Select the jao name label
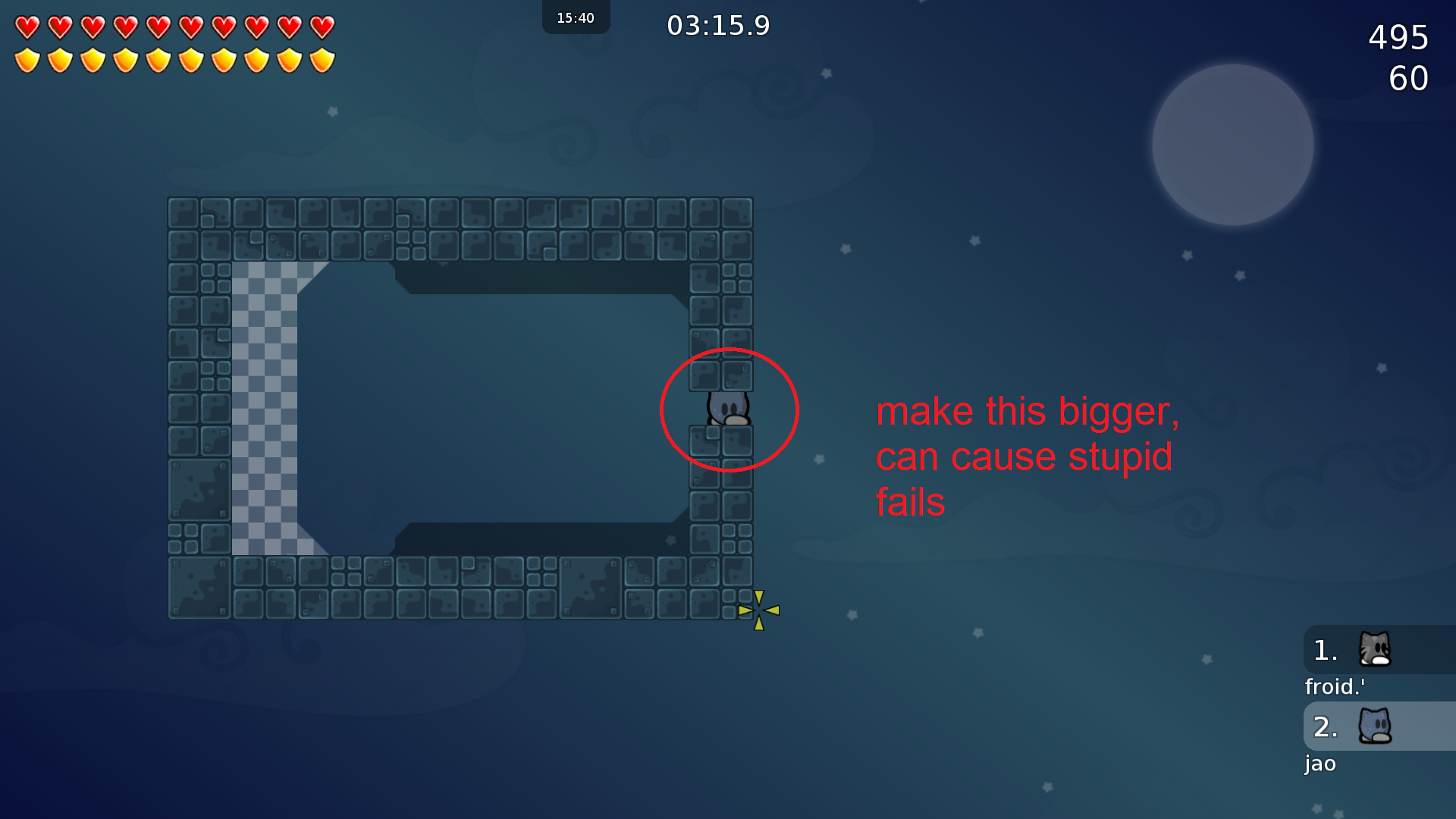 [1320, 764]
